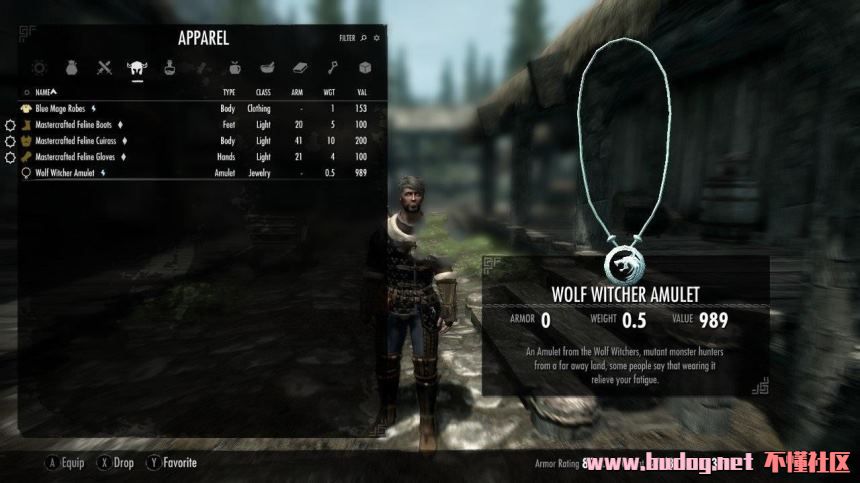Open the misc cube category
This screenshot has height=483, width=860.
365,68
